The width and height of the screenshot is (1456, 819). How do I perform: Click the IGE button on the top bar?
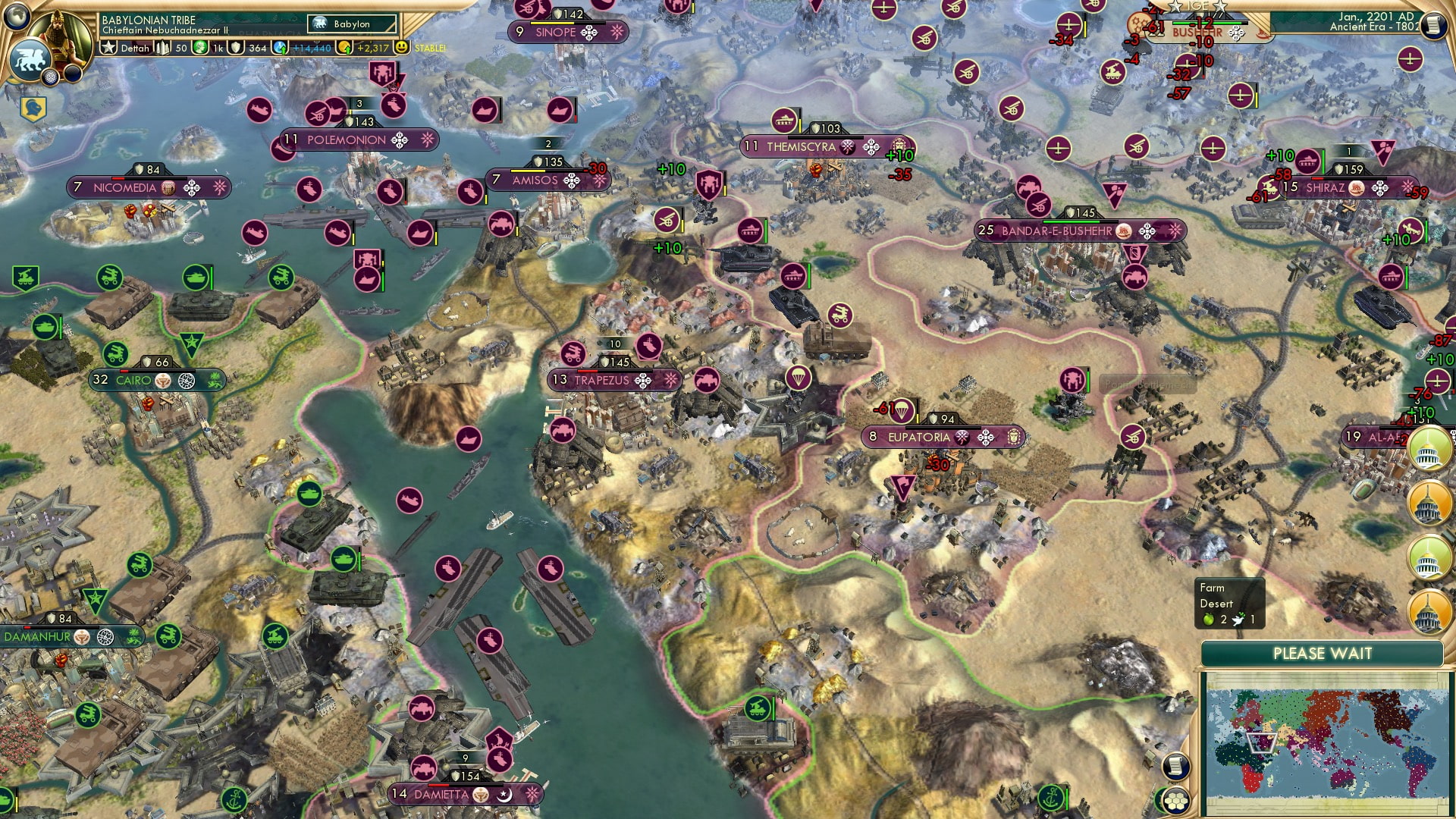click(x=1197, y=7)
